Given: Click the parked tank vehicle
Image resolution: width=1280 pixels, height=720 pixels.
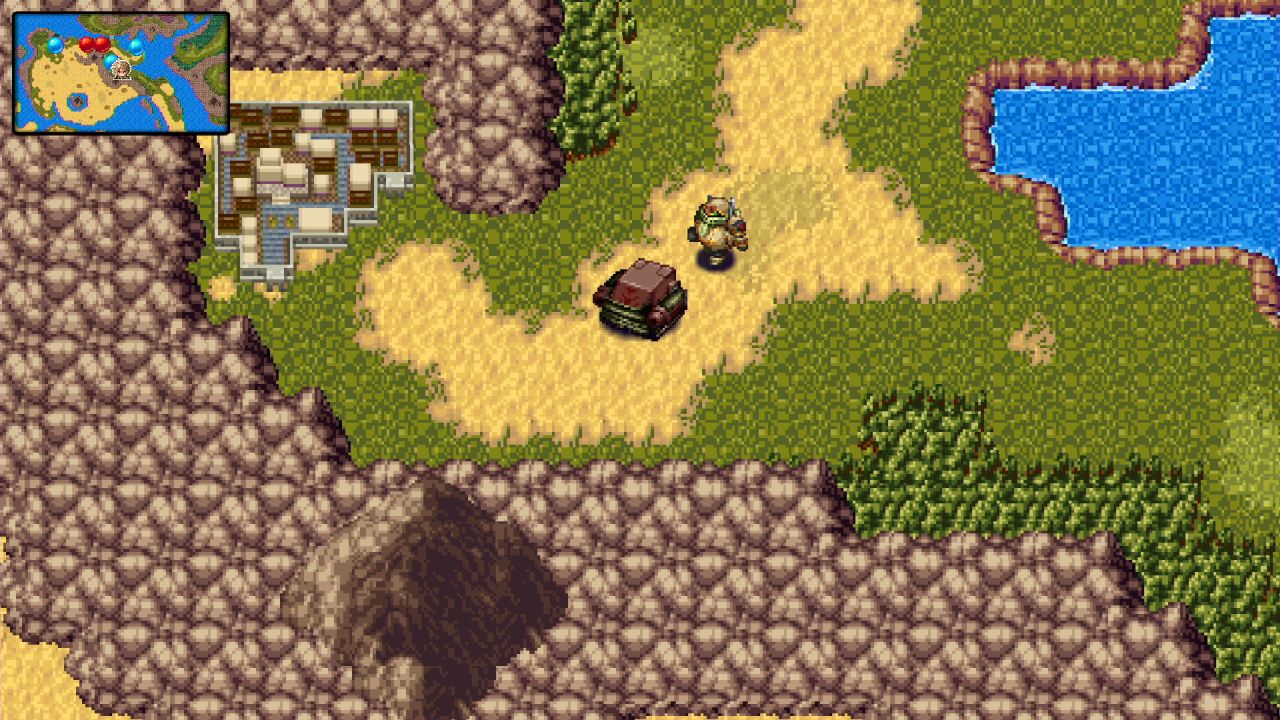Looking at the screenshot, I should coord(640,300).
